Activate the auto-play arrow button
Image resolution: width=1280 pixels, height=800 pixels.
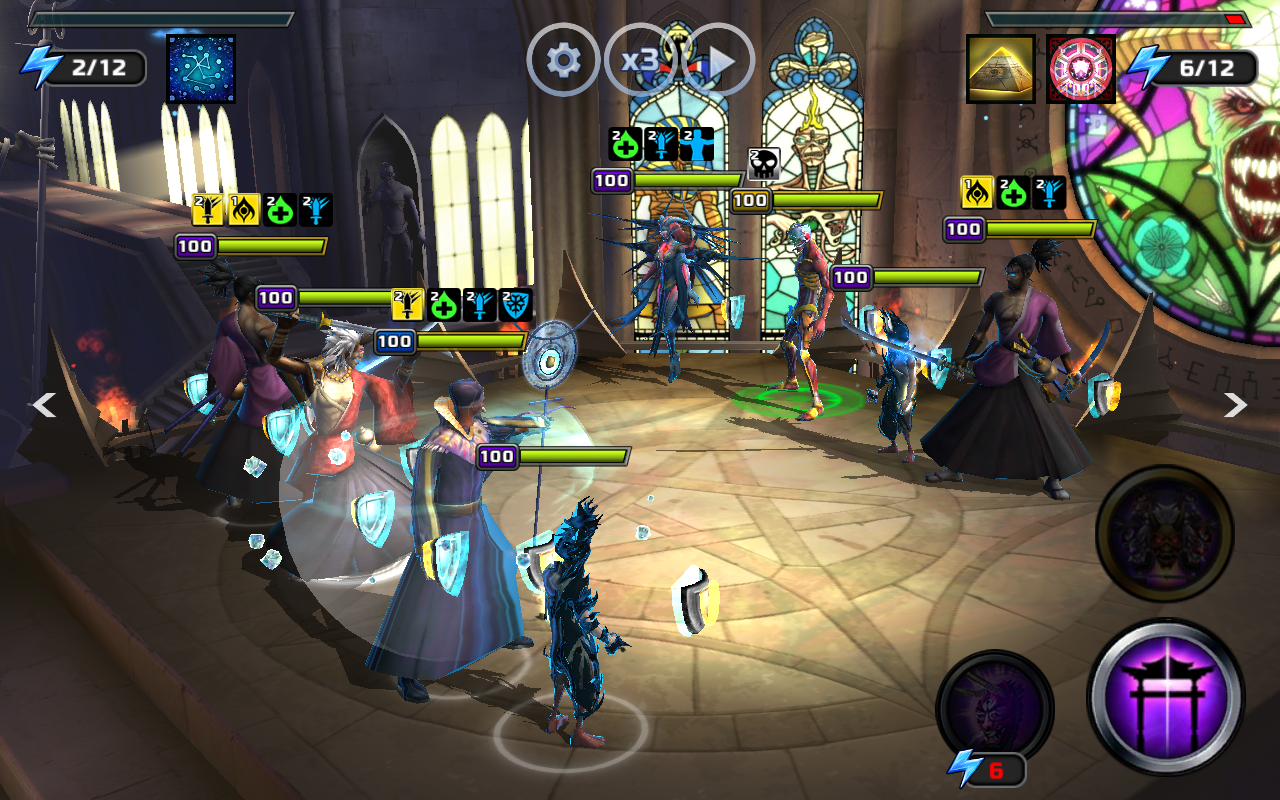pos(719,61)
